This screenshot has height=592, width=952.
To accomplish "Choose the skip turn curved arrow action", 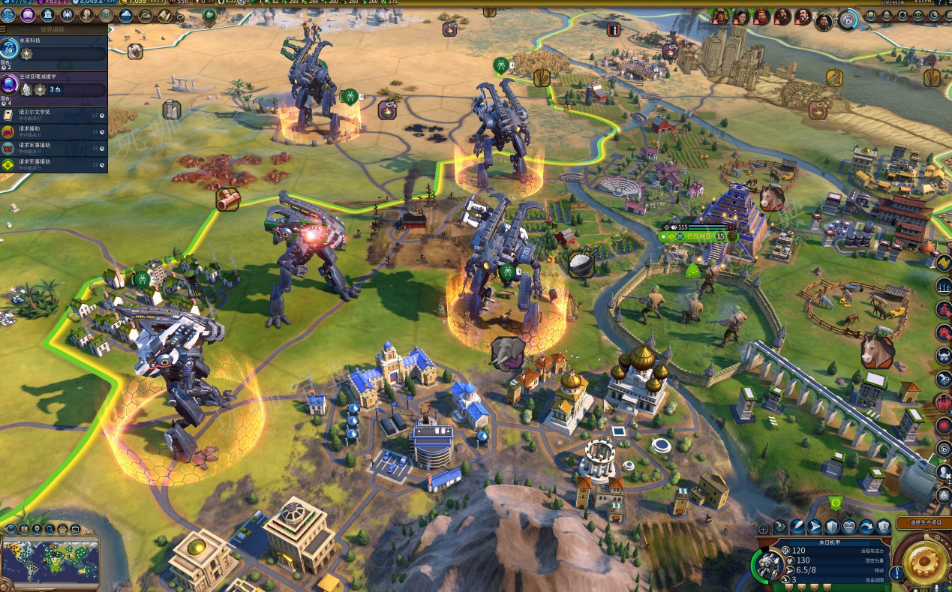I will (x=866, y=527).
